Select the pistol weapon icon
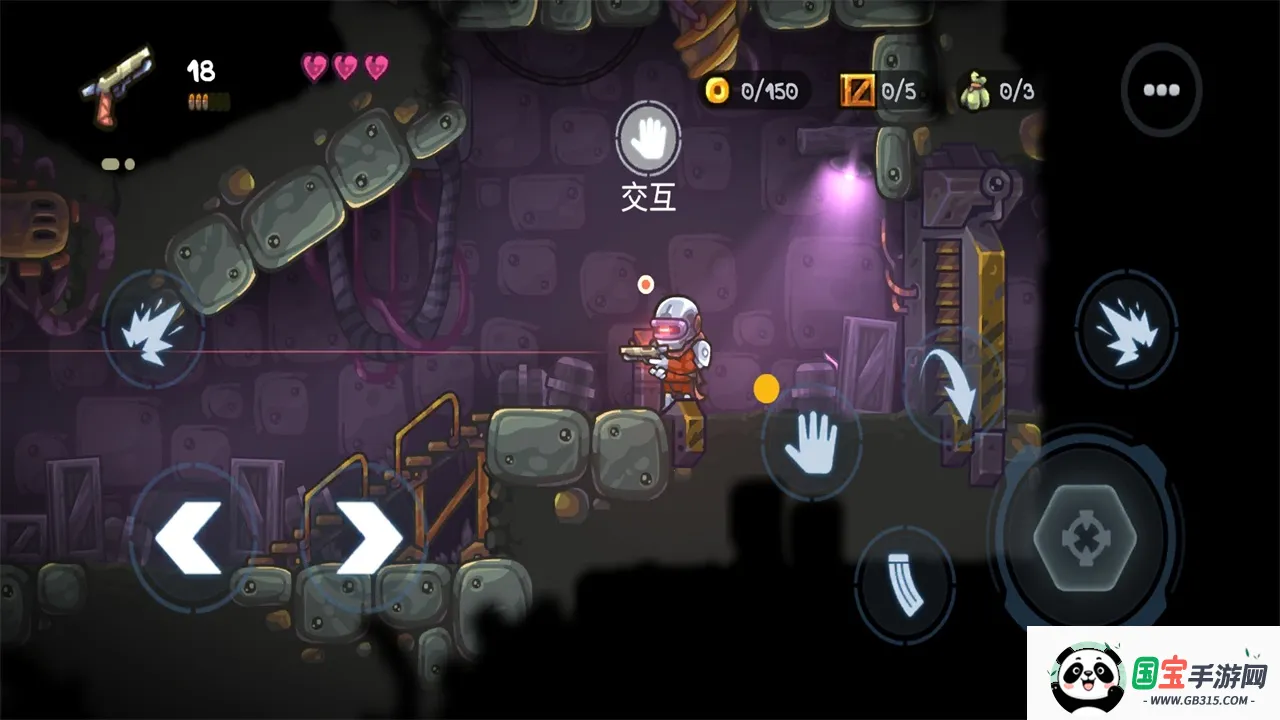Viewport: 1280px width, 720px height. (x=118, y=84)
